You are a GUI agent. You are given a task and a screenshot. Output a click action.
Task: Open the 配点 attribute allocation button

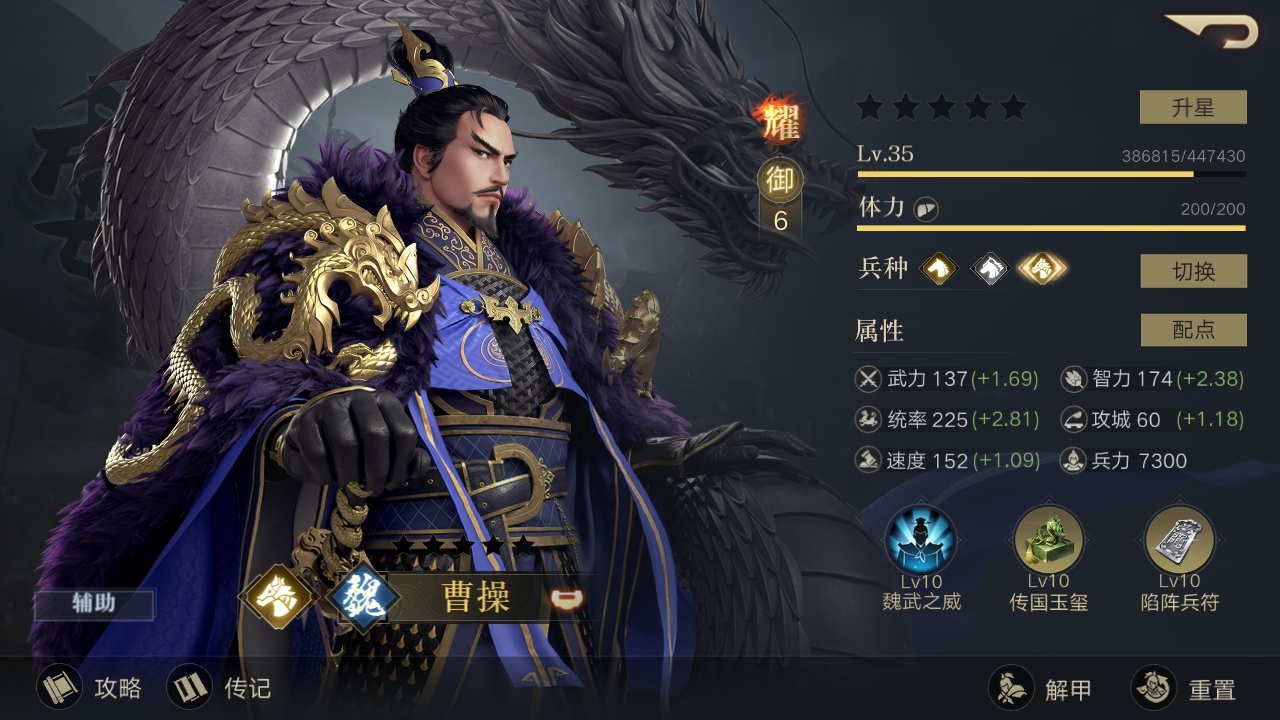[x=1193, y=330]
